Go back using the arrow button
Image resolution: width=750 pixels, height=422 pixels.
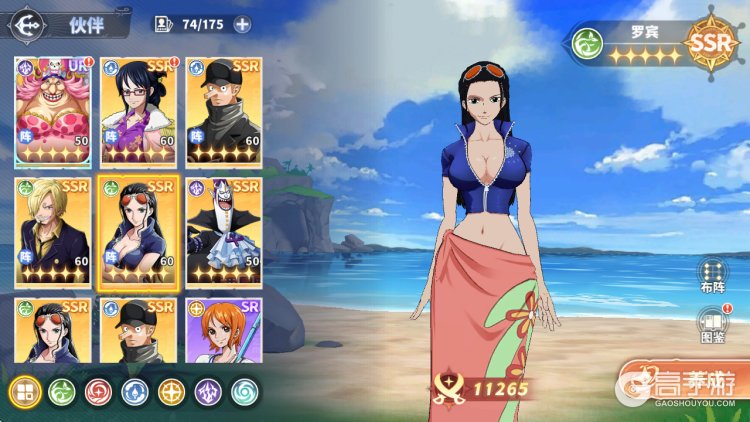tap(26, 23)
